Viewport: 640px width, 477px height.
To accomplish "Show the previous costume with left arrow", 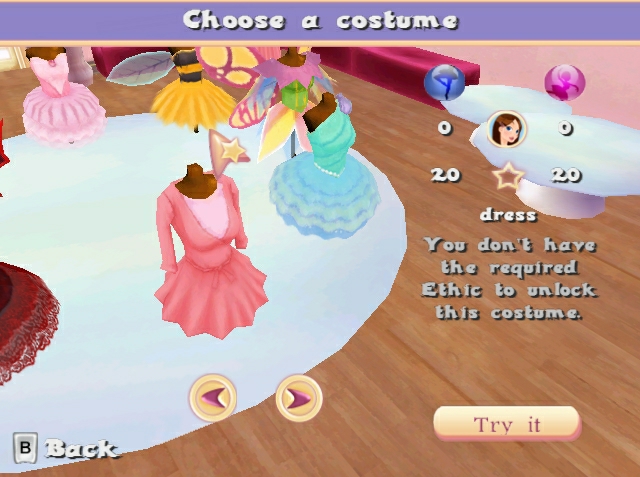I will tap(213, 399).
